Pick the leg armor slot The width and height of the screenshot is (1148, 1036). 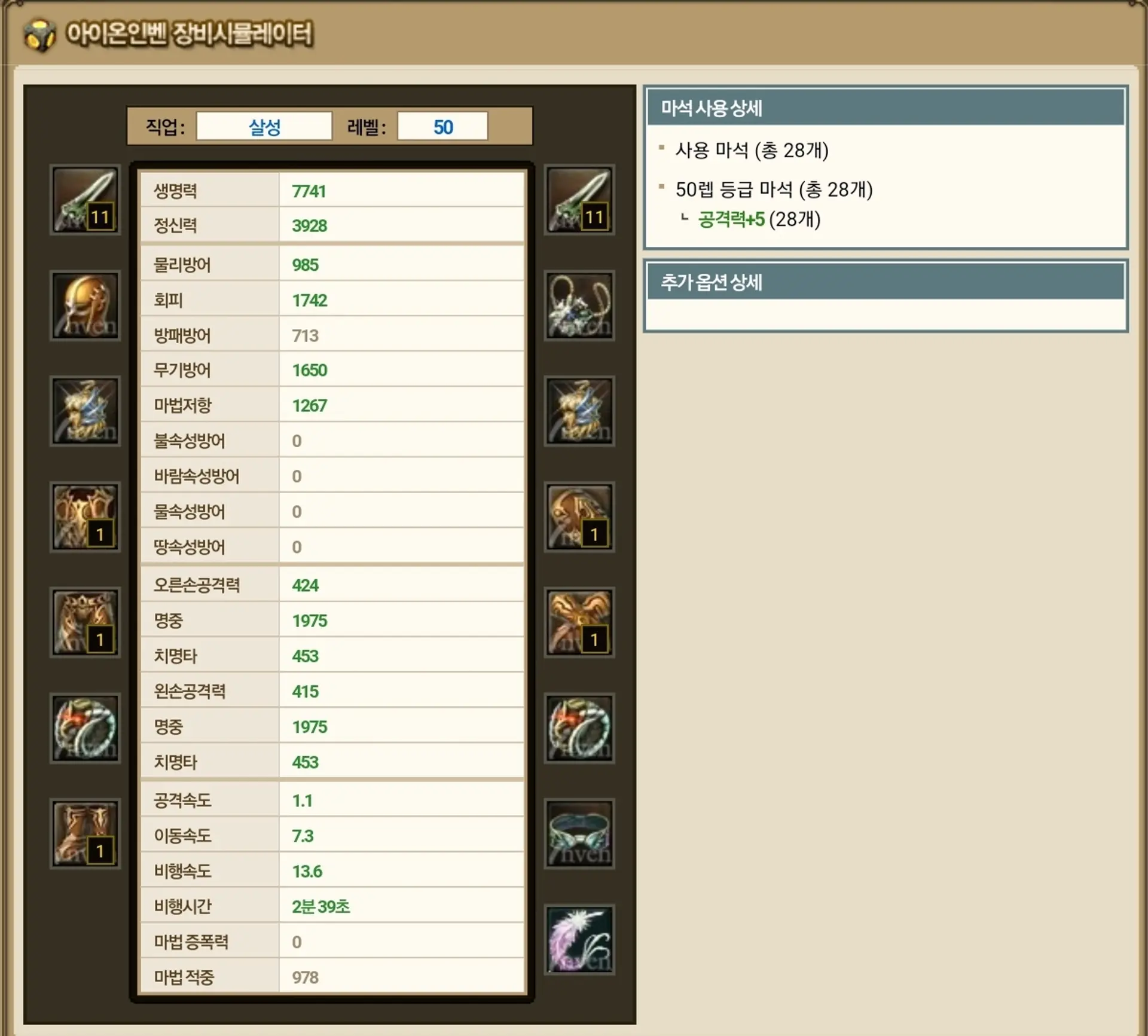(85, 623)
